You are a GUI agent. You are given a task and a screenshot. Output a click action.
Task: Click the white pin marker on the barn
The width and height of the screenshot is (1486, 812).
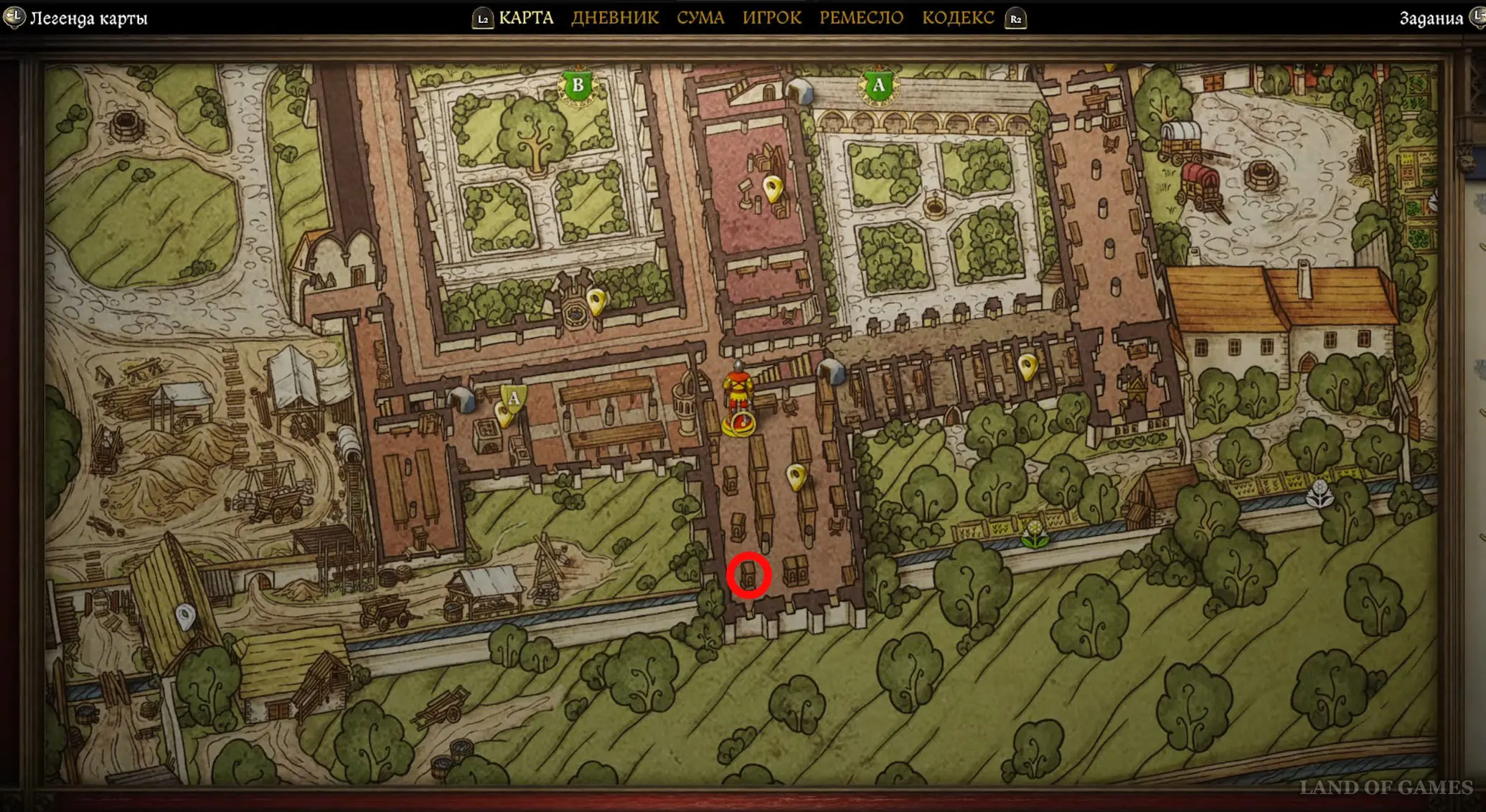coord(186,616)
